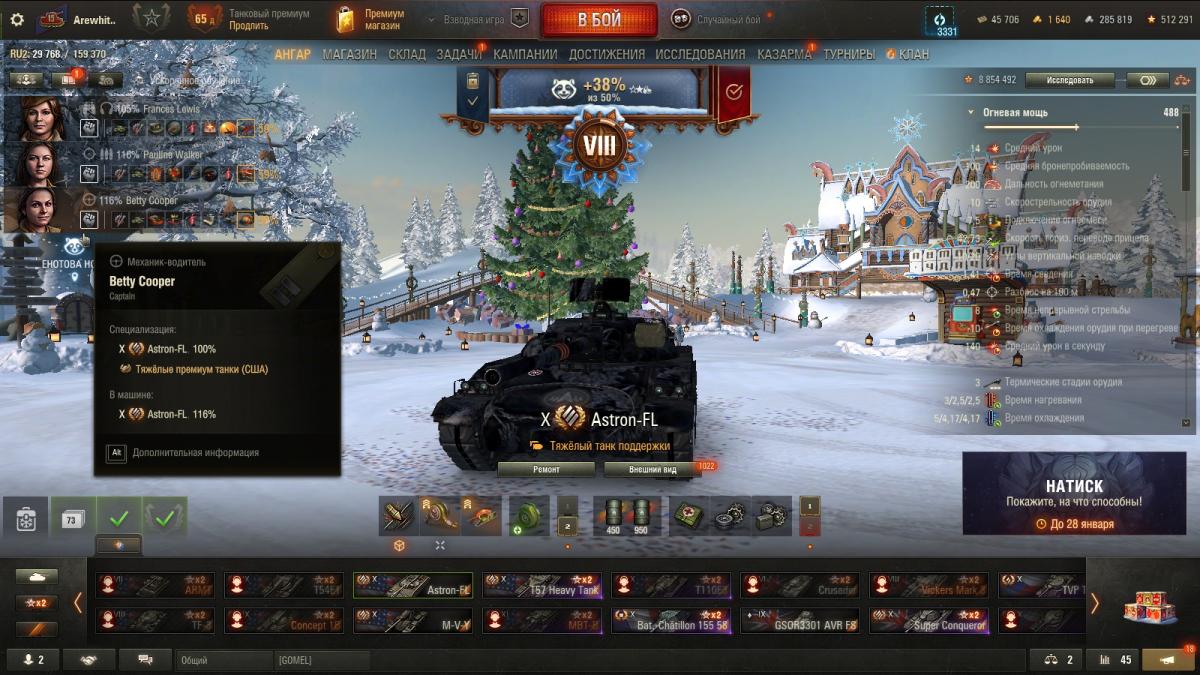Pick the Bat.-Châtillon 155 58 tank

[671, 621]
